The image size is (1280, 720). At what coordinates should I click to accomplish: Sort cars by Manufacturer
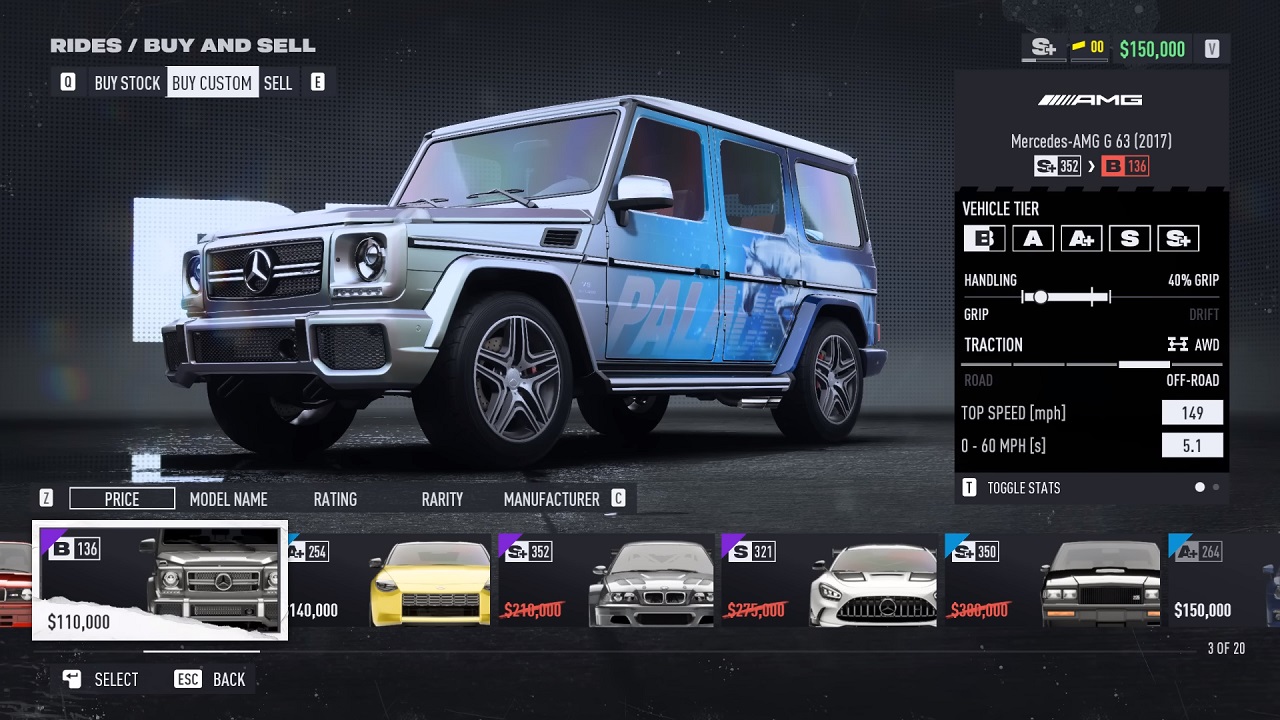coord(551,499)
